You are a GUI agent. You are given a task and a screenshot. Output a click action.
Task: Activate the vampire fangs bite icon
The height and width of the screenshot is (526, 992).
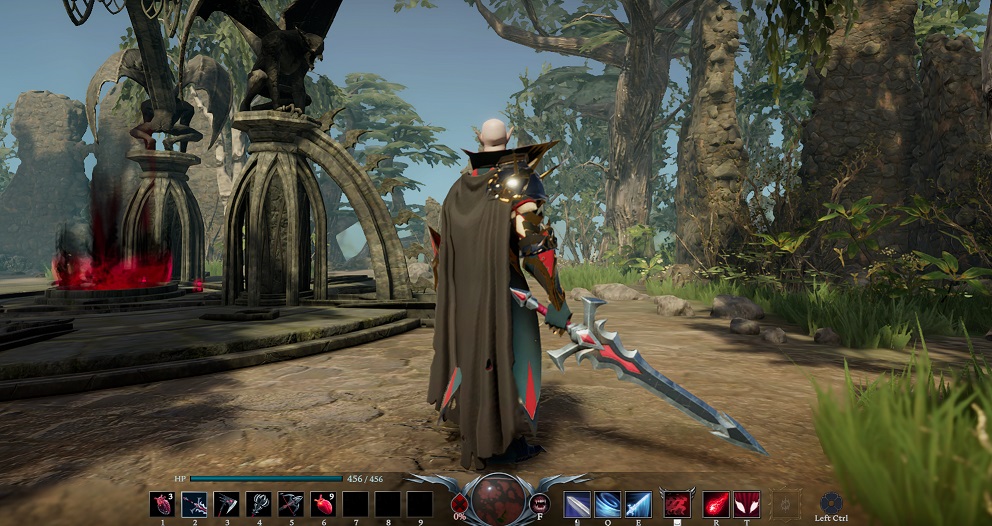click(x=540, y=503)
